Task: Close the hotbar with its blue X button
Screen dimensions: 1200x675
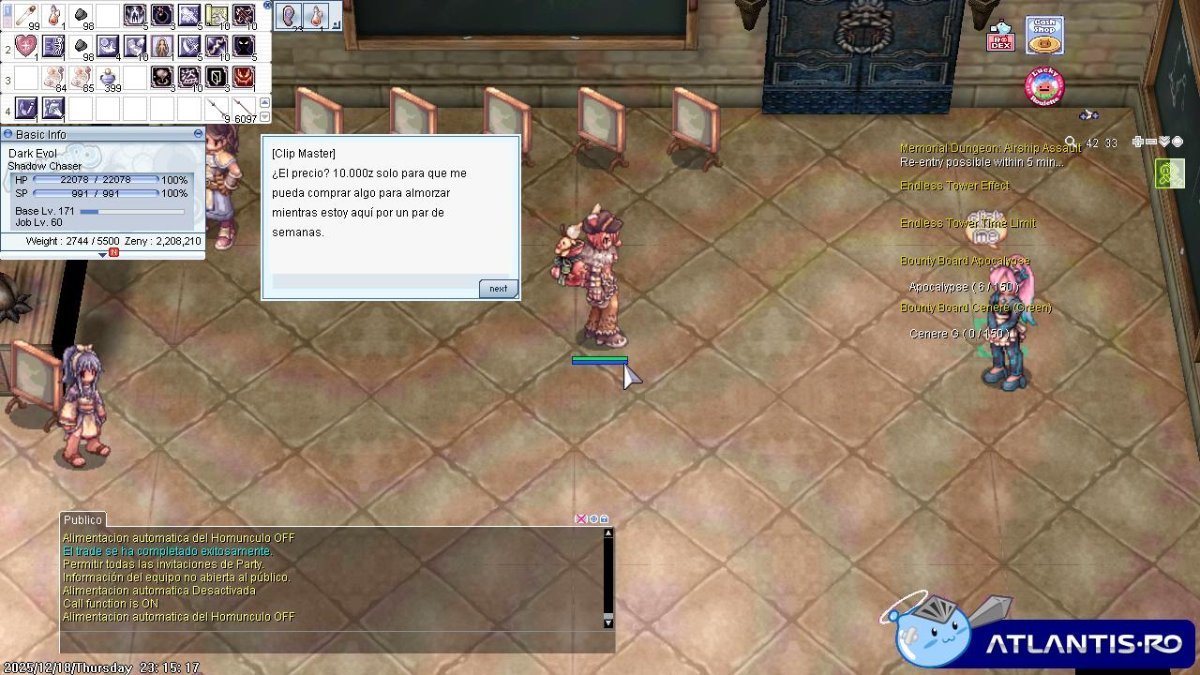Action: tap(267, 5)
